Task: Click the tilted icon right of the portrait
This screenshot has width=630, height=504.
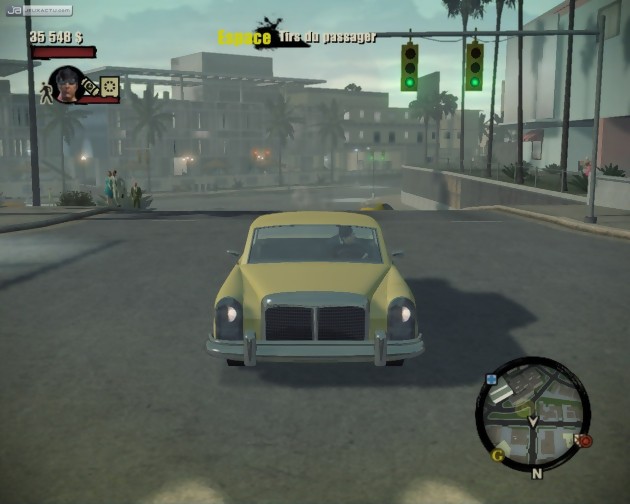Action: tap(90, 87)
